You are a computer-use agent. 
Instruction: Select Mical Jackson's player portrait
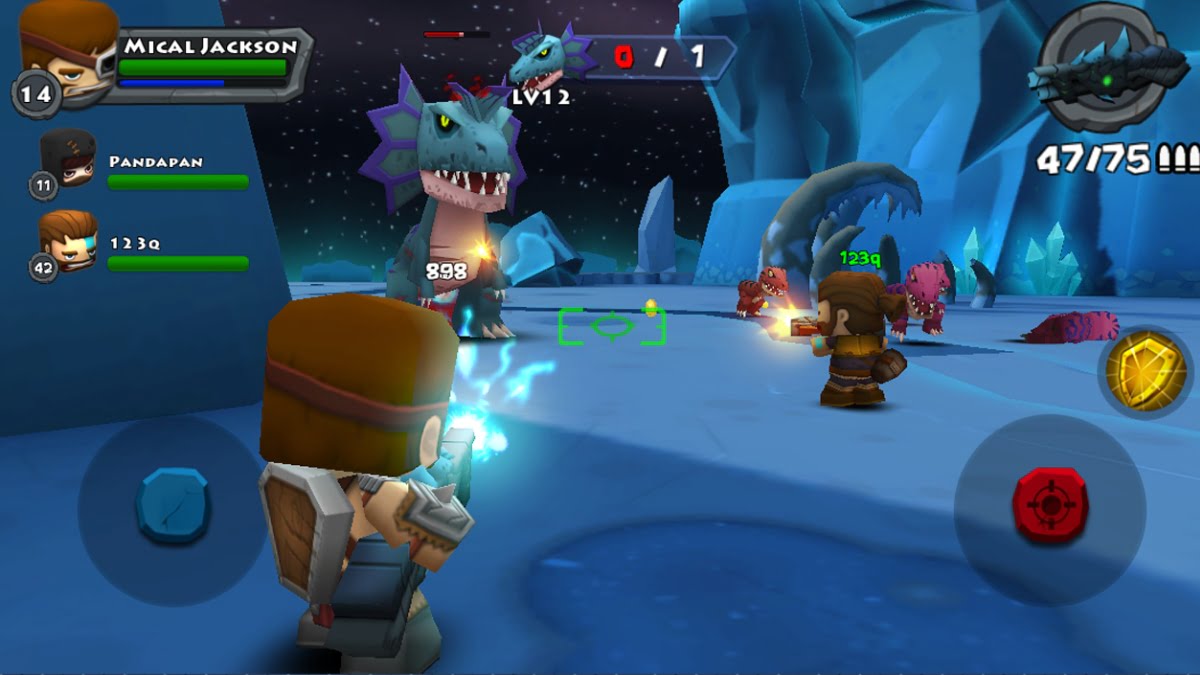[66, 50]
